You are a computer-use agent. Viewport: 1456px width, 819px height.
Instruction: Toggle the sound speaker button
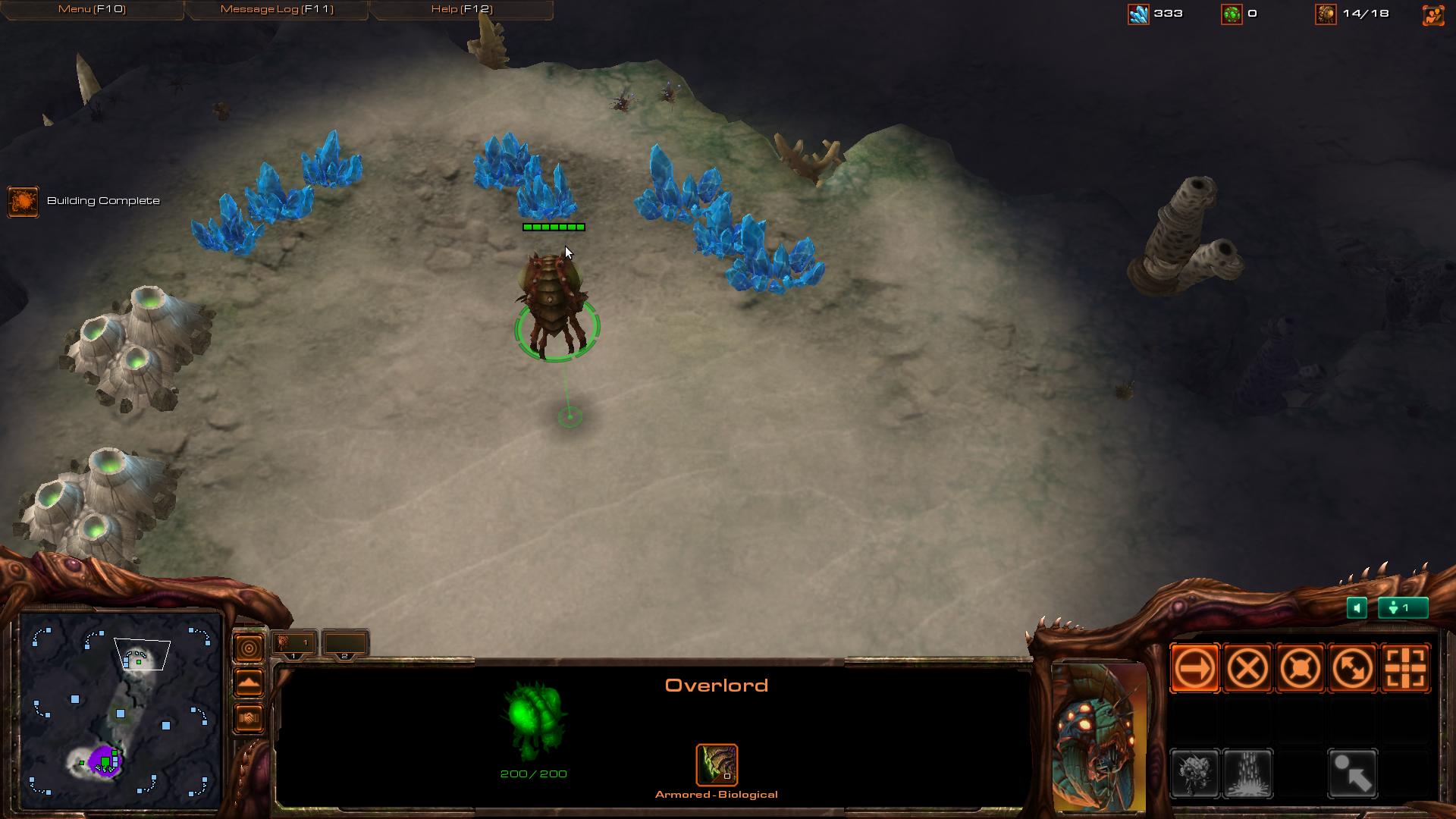click(x=1357, y=607)
